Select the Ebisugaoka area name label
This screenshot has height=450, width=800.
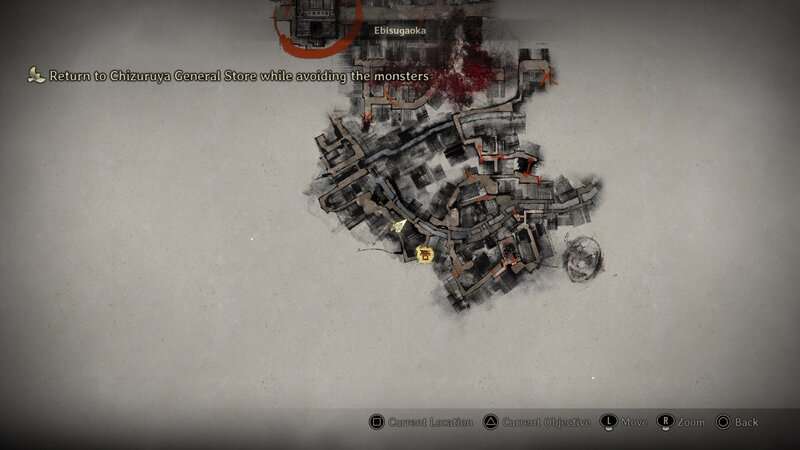(400, 31)
